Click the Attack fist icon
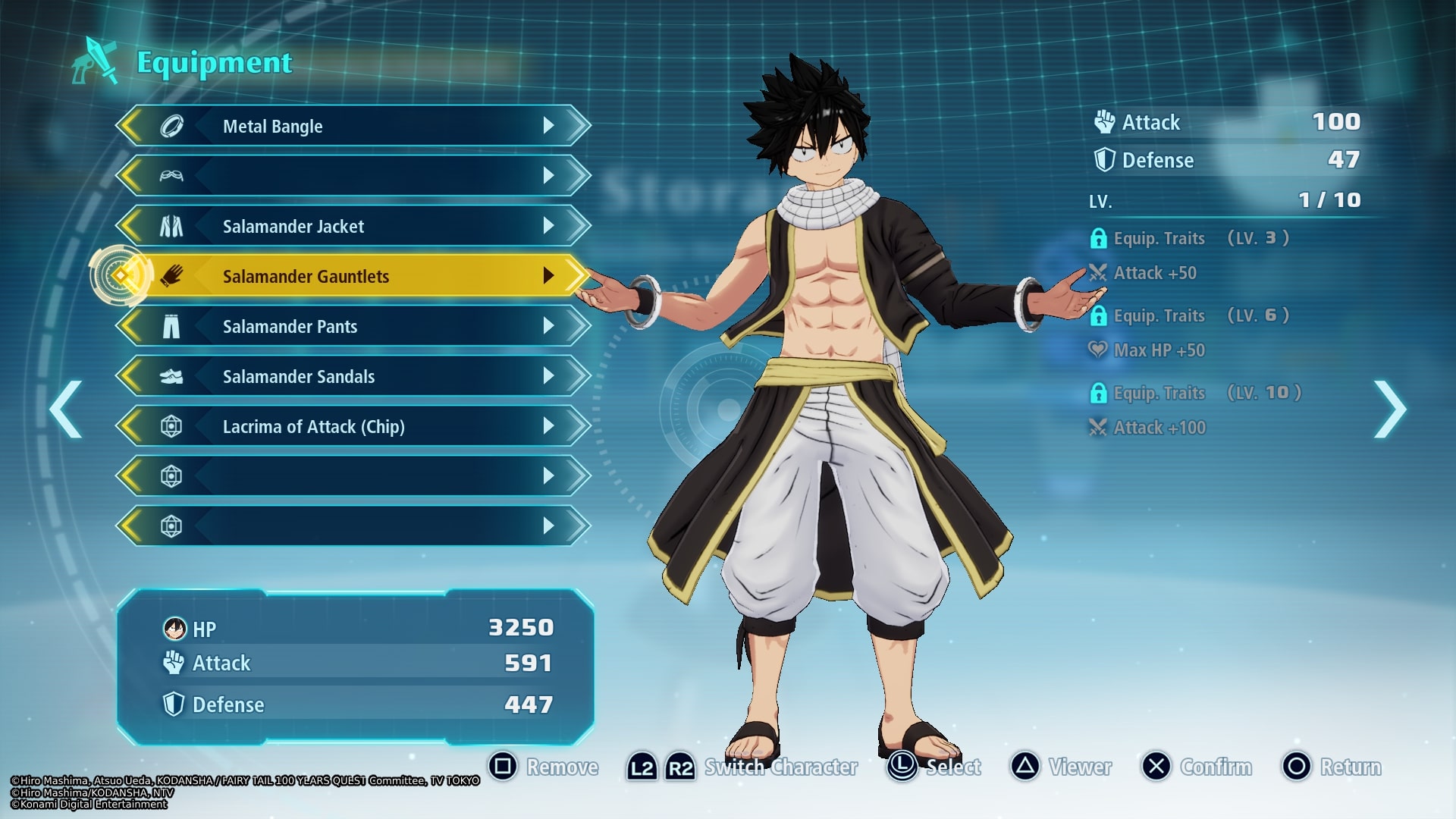 pos(1103,122)
